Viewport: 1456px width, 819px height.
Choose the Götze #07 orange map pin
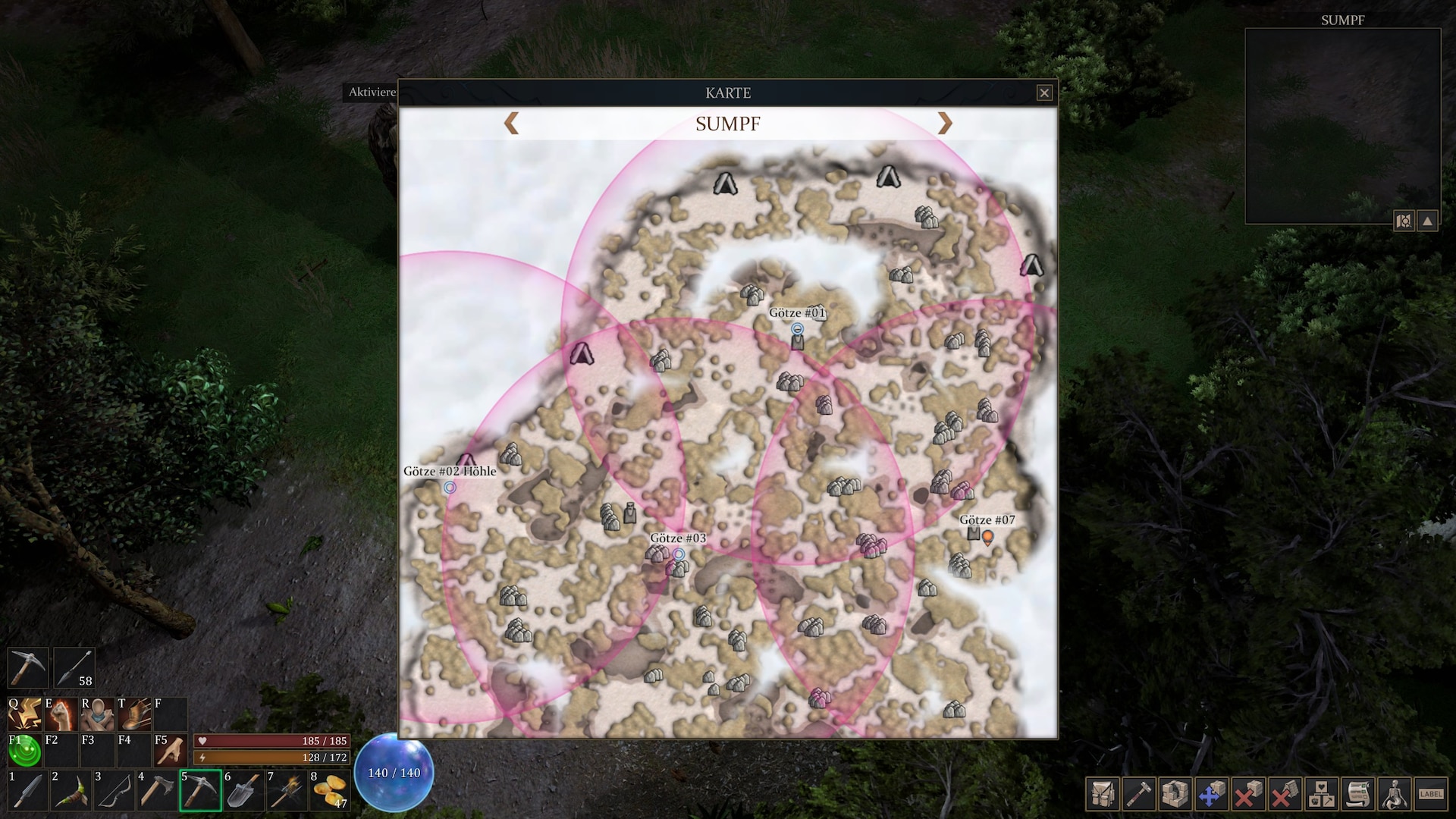pyautogui.click(x=987, y=538)
